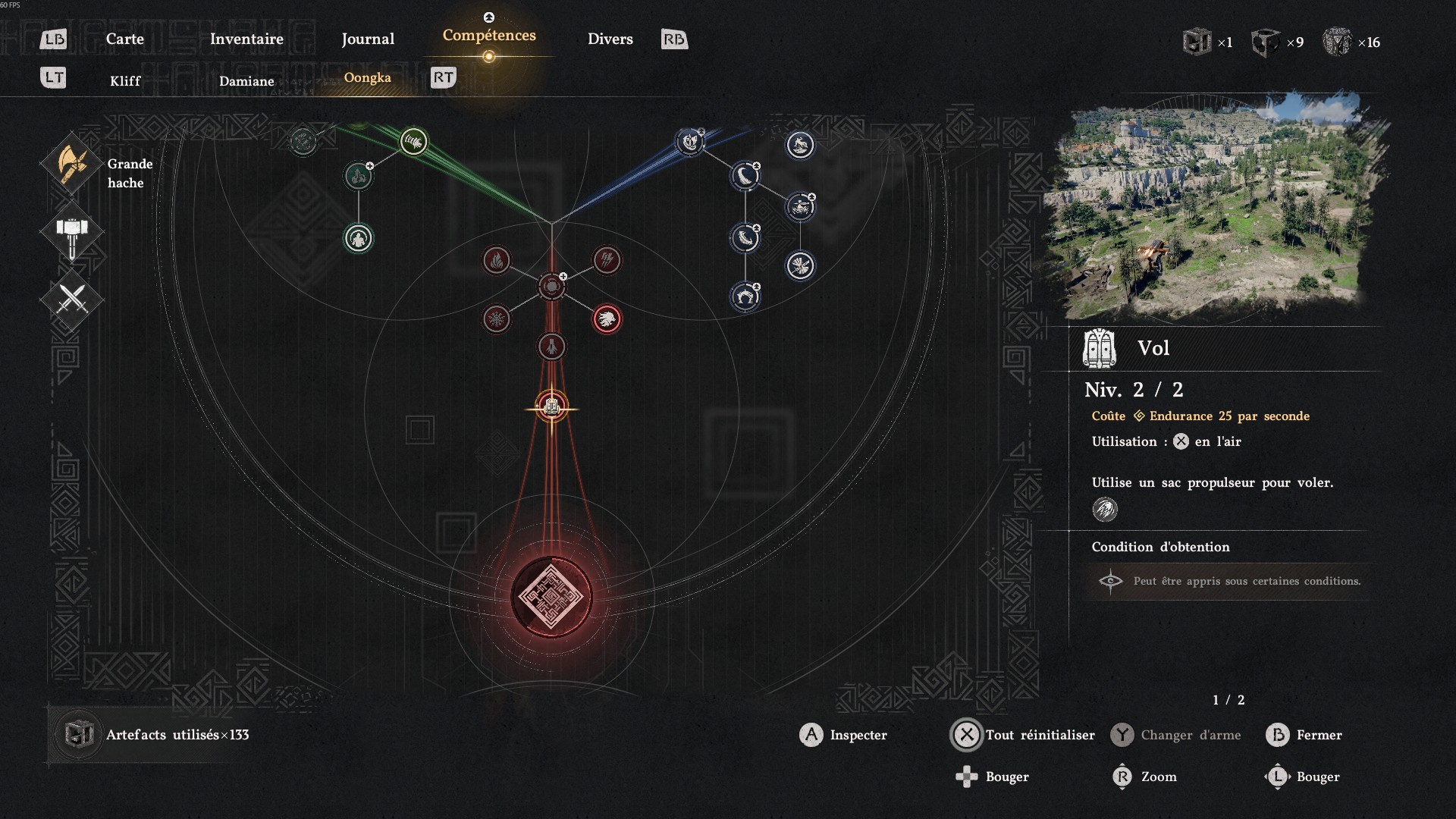Choose the Grande hache weapon icon
Screen dimensions: 1456x819
pos(71,164)
